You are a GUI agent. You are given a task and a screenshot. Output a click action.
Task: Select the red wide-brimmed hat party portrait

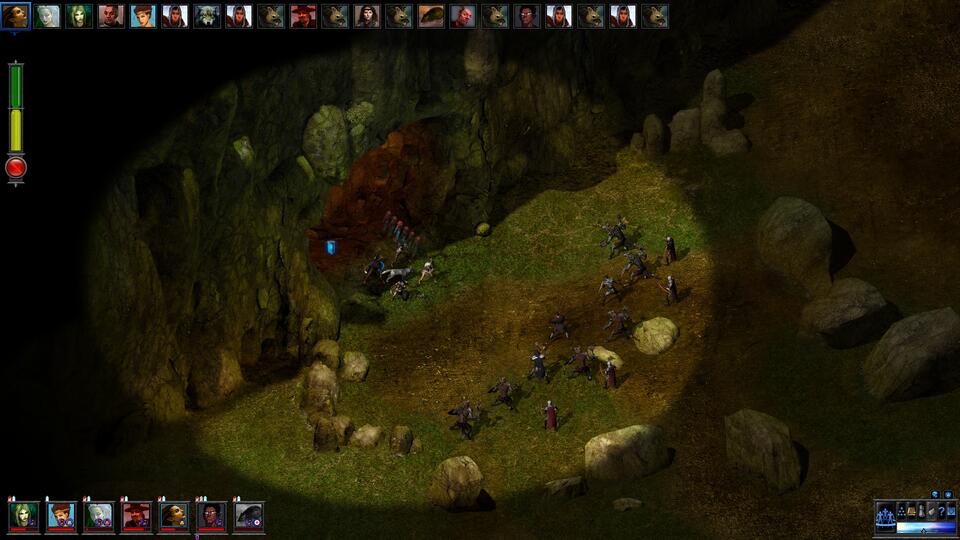(136, 516)
